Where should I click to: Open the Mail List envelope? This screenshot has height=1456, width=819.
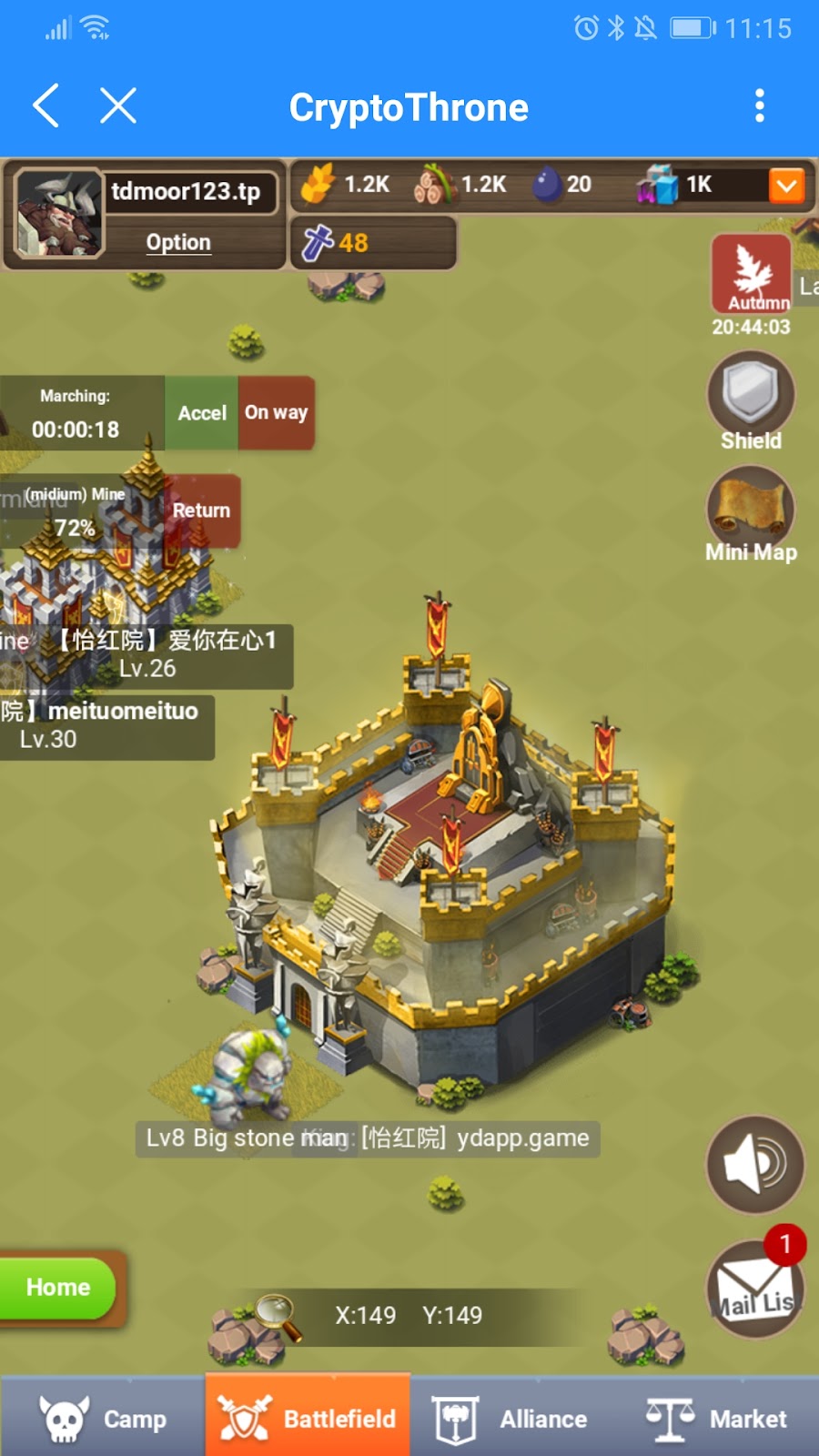pyautogui.click(x=754, y=1290)
